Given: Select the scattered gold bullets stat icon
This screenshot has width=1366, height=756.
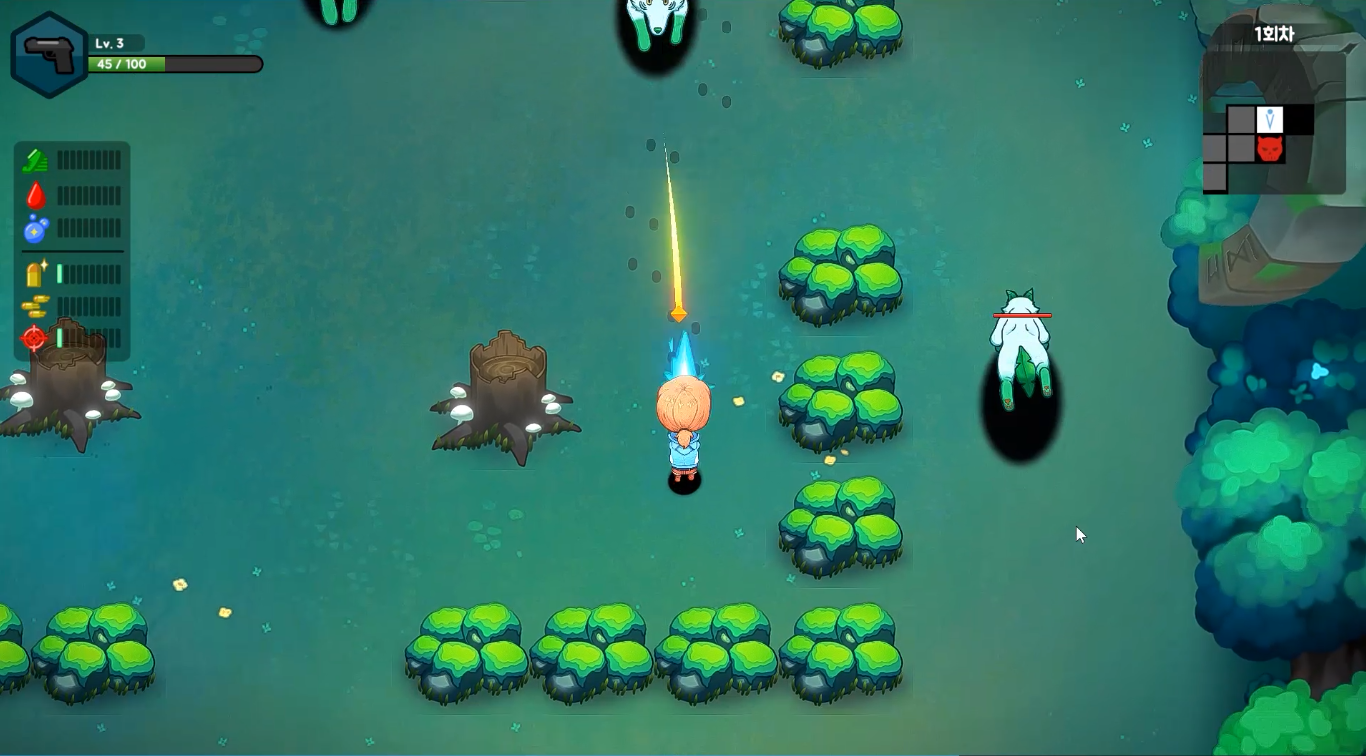Looking at the screenshot, I should pyautogui.click(x=35, y=306).
